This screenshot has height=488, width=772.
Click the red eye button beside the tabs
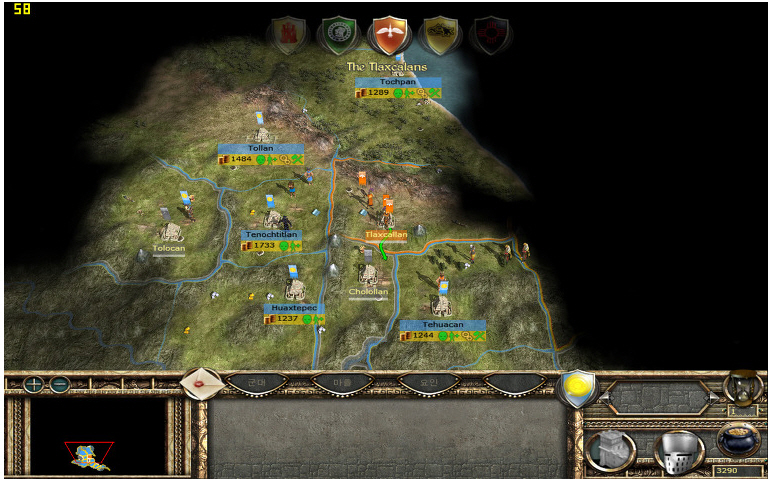point(200,383)
